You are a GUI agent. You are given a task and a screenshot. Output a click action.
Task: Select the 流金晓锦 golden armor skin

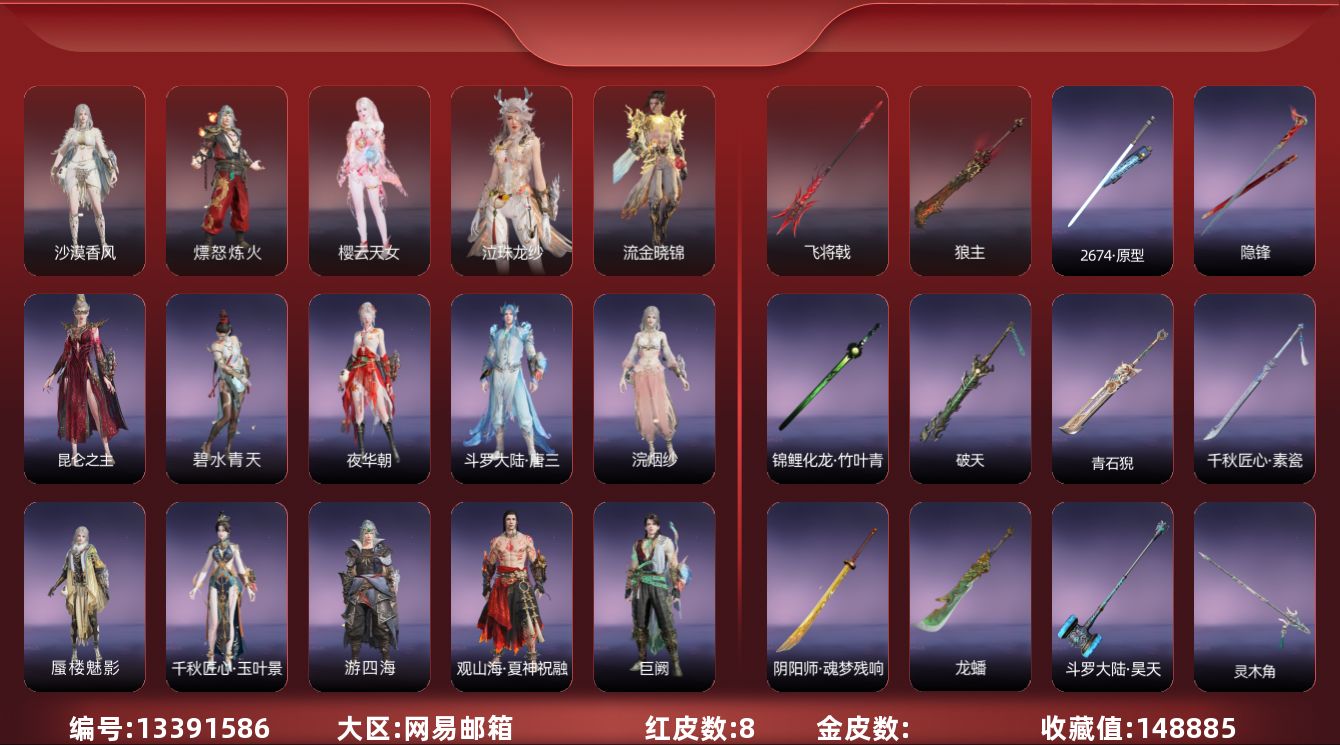[x=654, y=180]
